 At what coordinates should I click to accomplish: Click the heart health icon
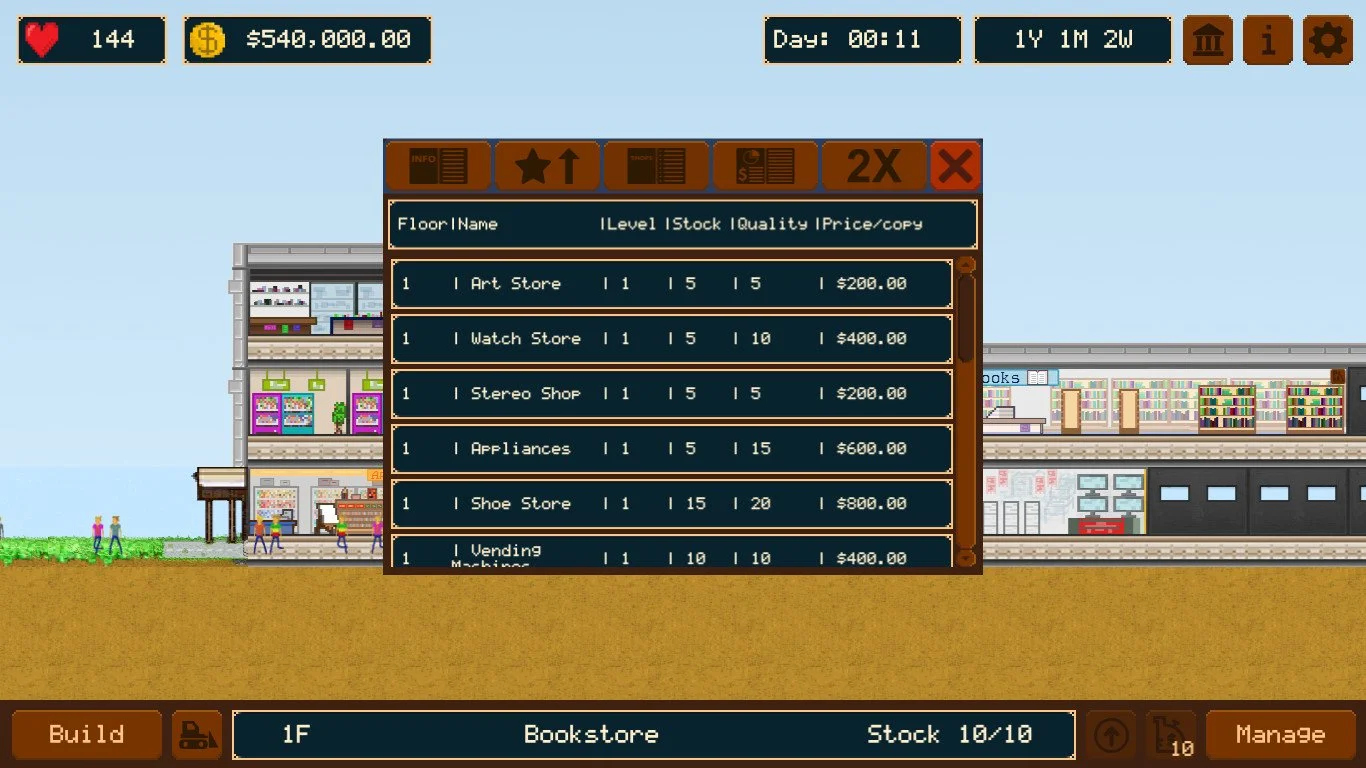38,38
